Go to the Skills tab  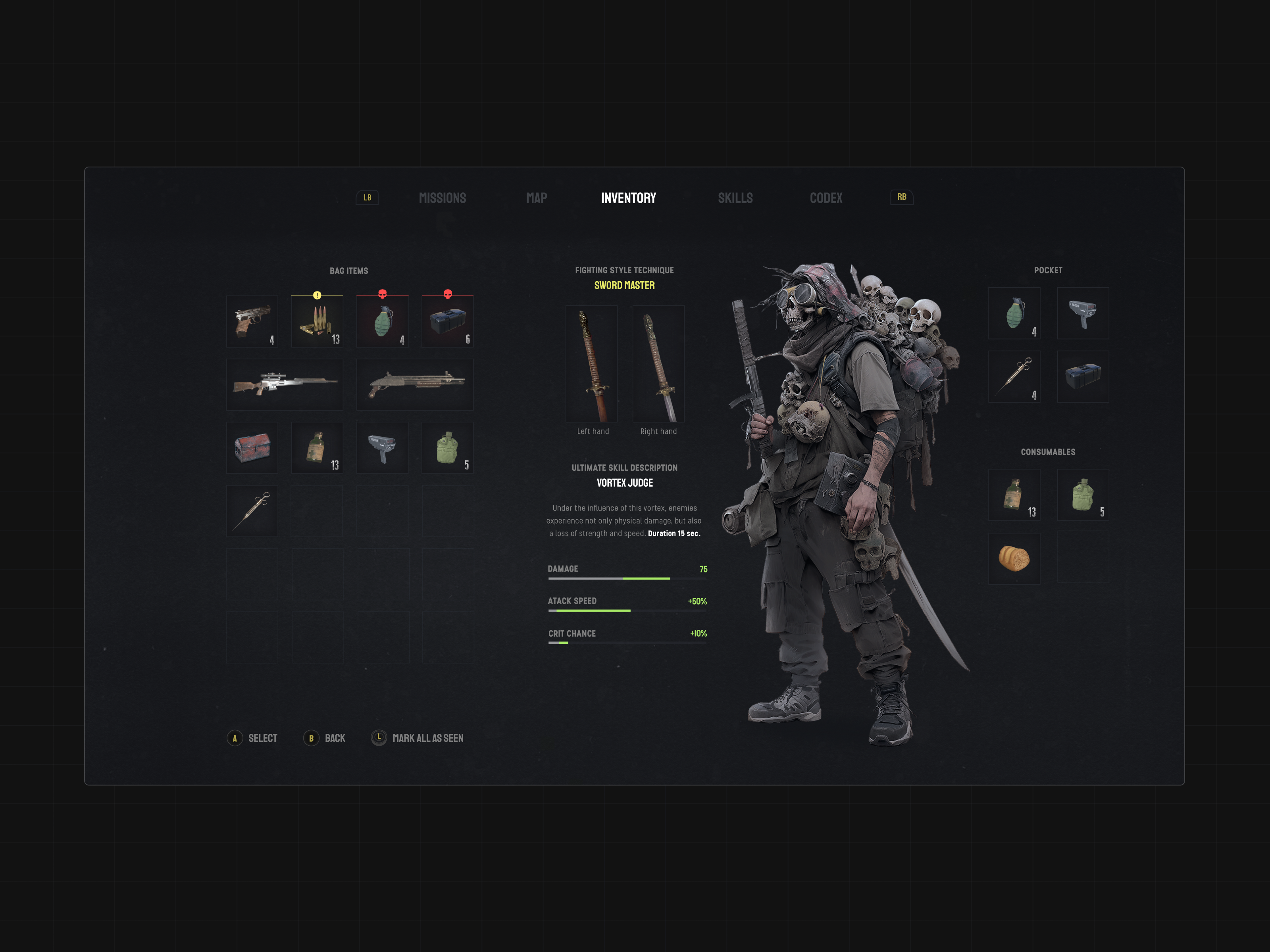(x=735, y=198)
